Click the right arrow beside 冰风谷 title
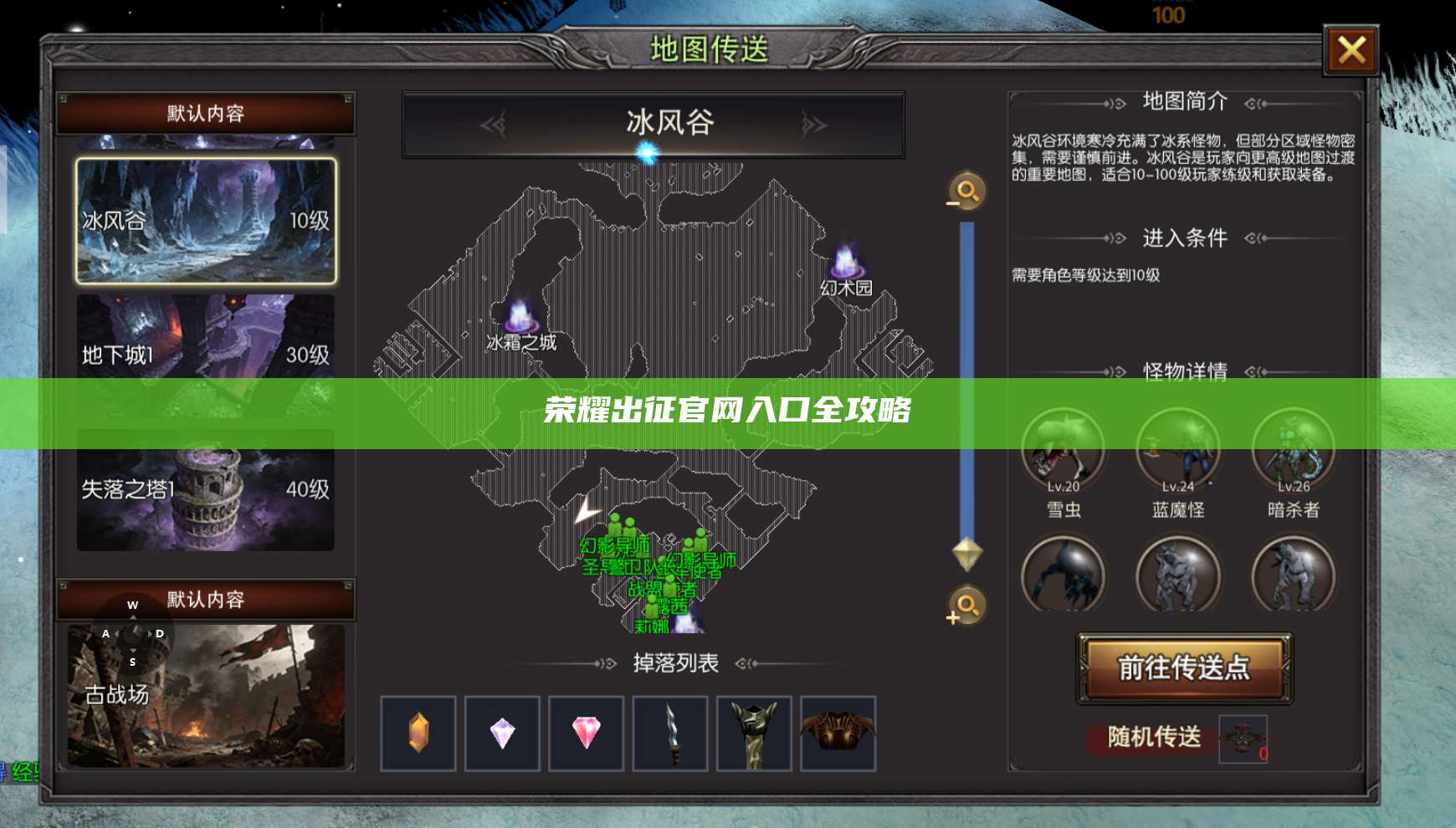Viewport: 1456px width, 828px height. (807, 124)
